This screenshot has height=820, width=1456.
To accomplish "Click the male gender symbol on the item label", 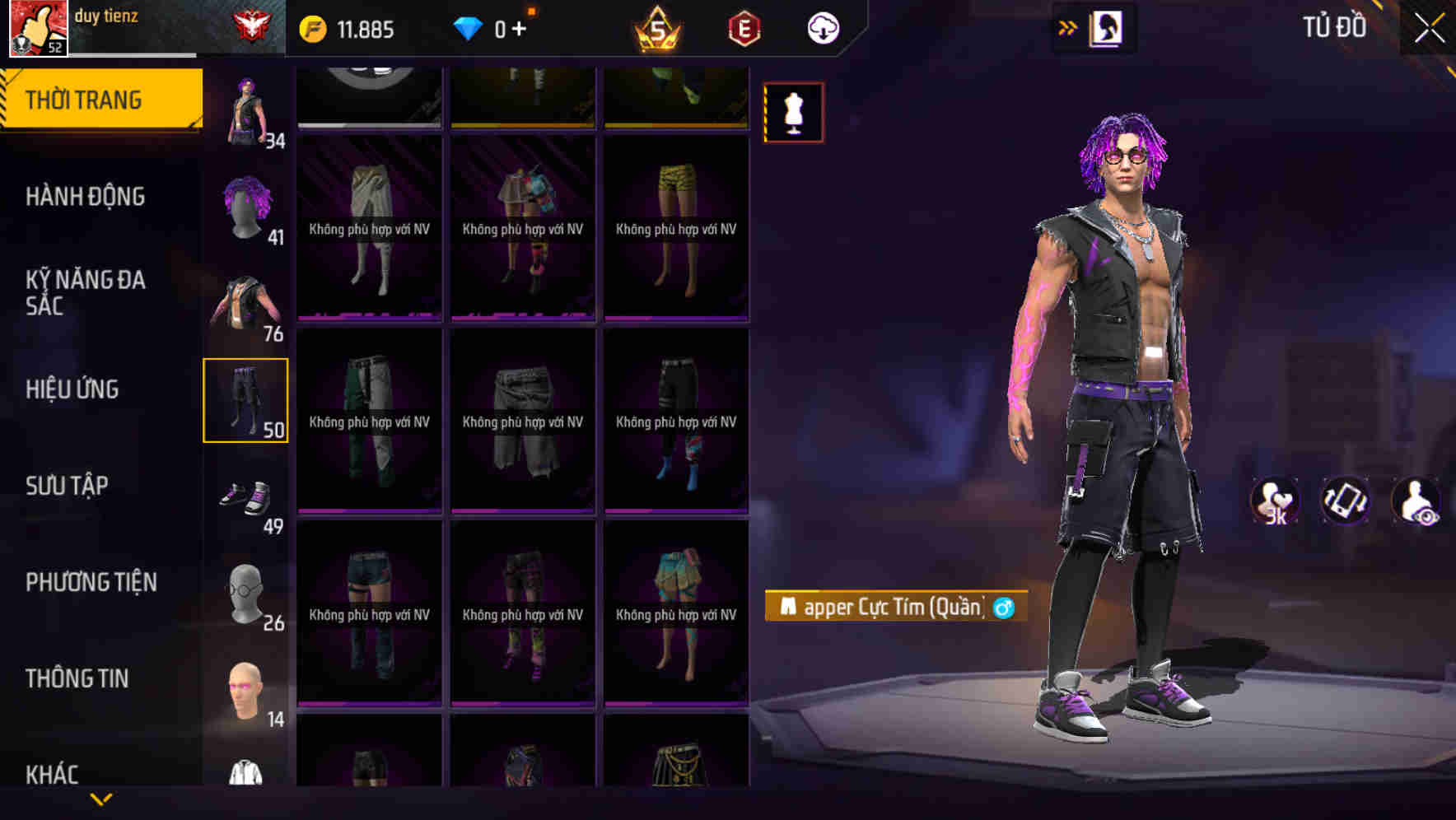I will point(1004,608).
